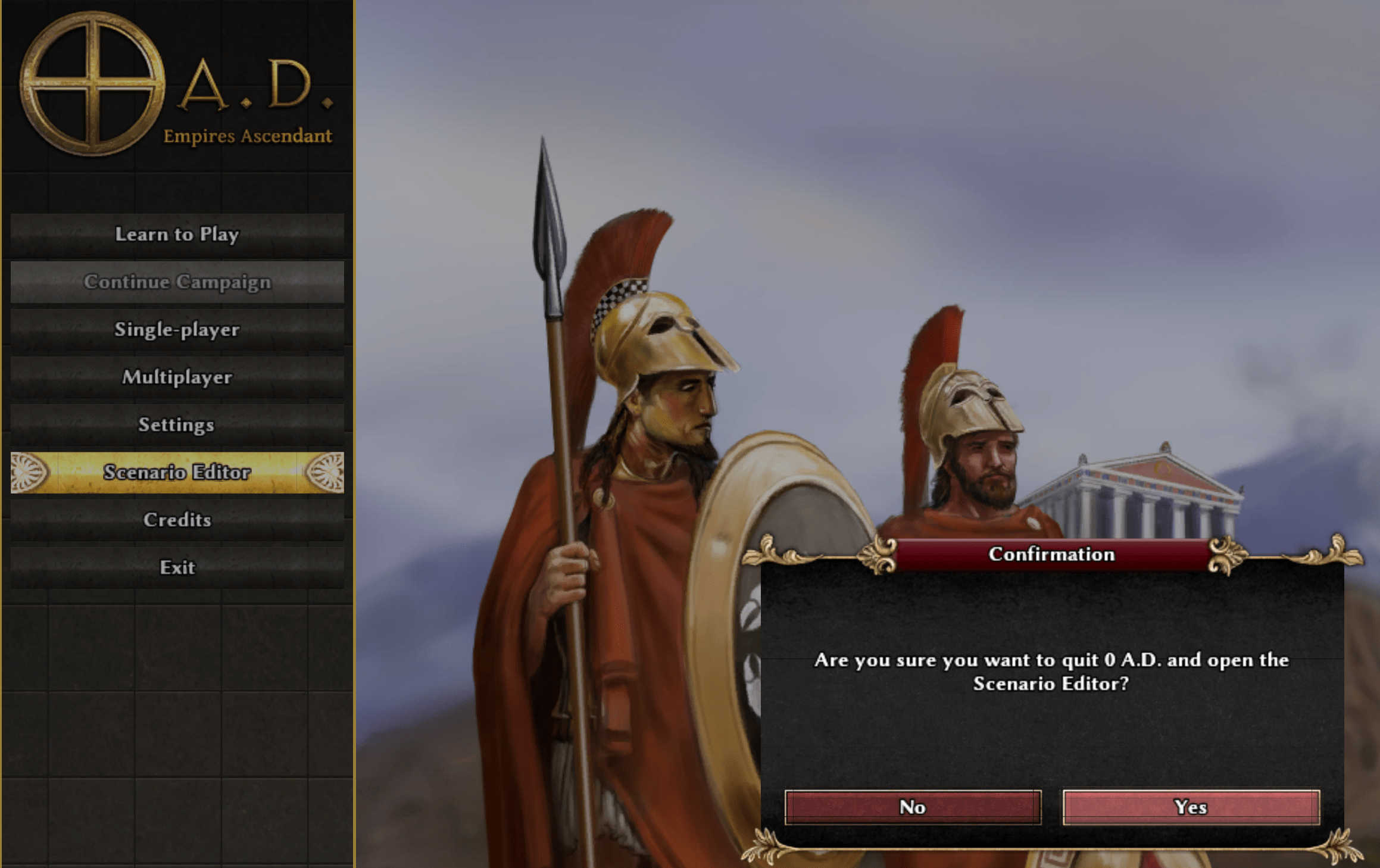Click the left rosette ornament on Scenario Editor

coord(28,472)
